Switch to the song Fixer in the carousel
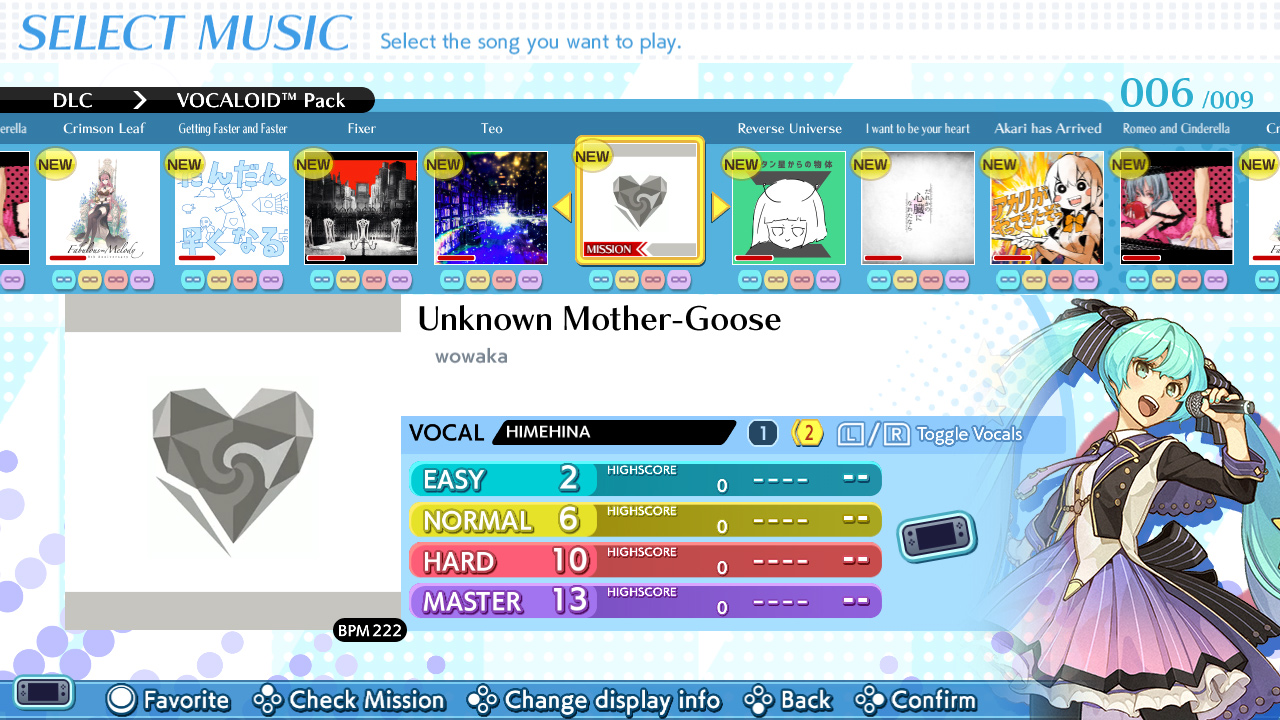 coord(360,207)
